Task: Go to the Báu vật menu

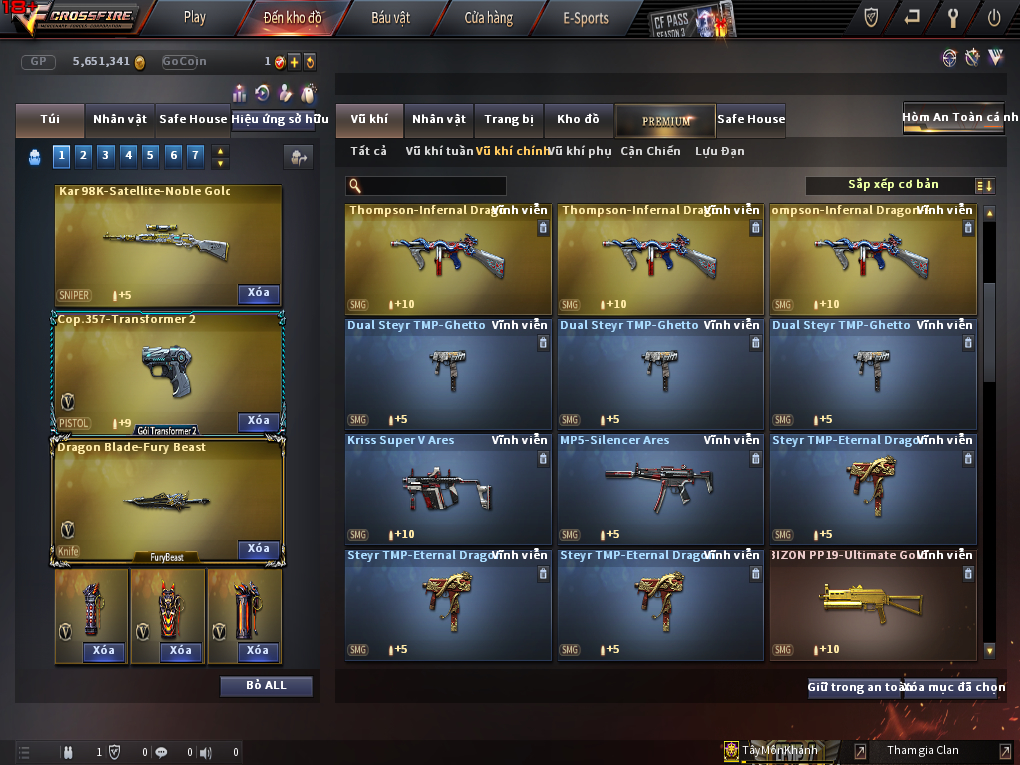Action: 389,17
